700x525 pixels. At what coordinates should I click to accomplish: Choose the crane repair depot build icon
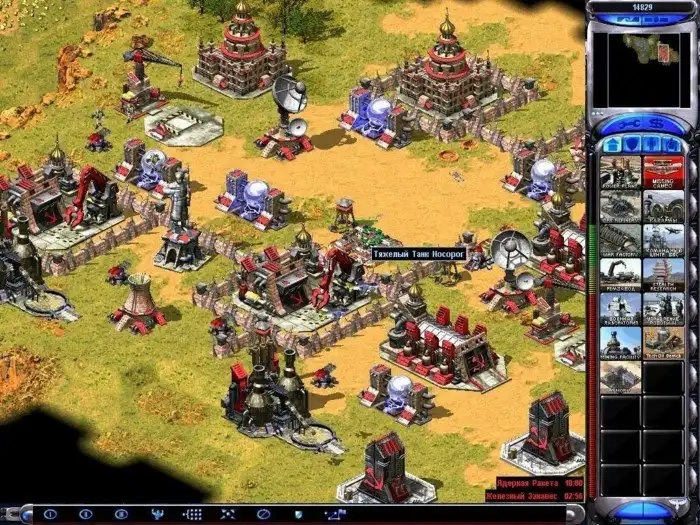click(620, 273)
